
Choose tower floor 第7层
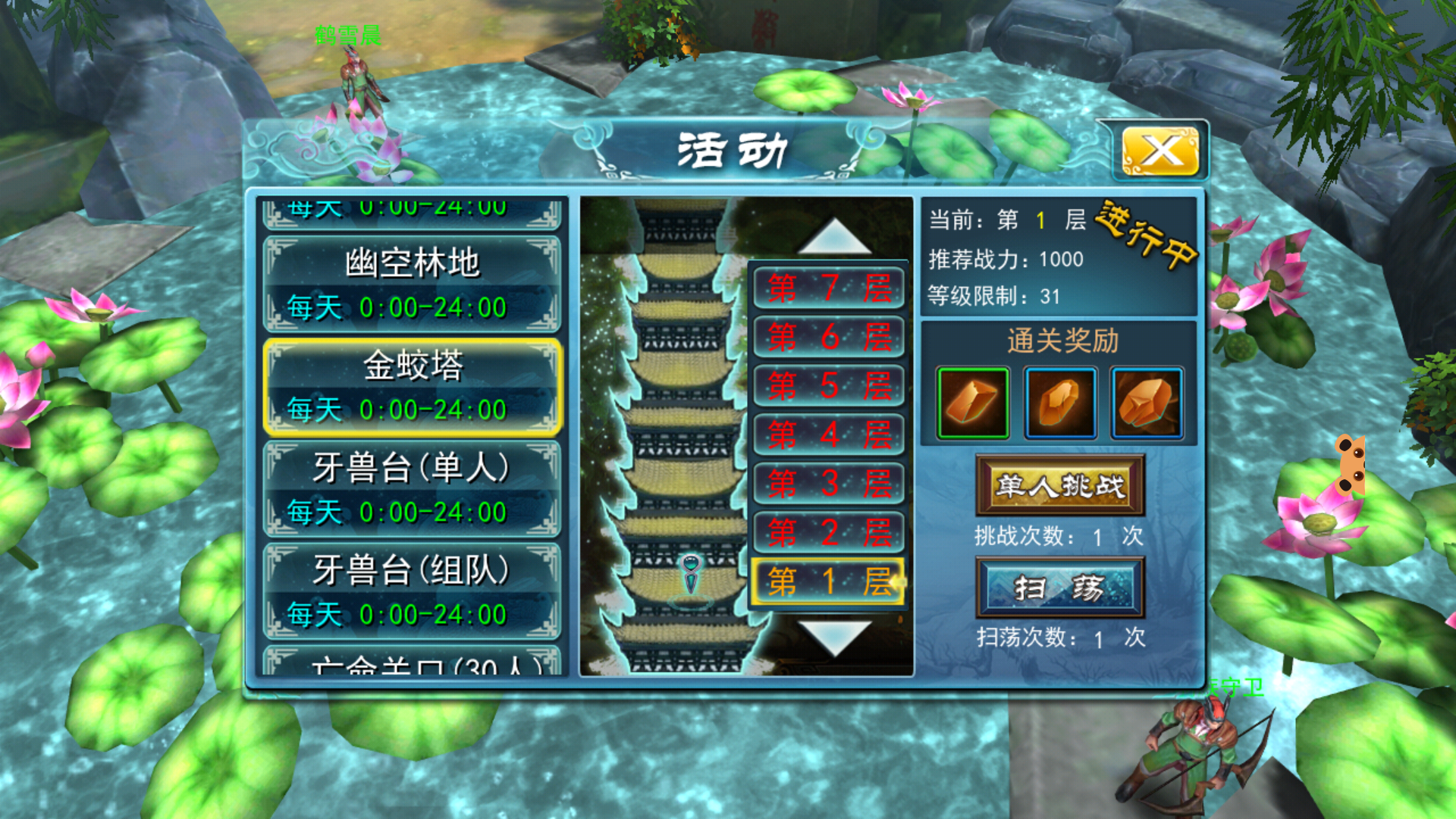point(829,288)
